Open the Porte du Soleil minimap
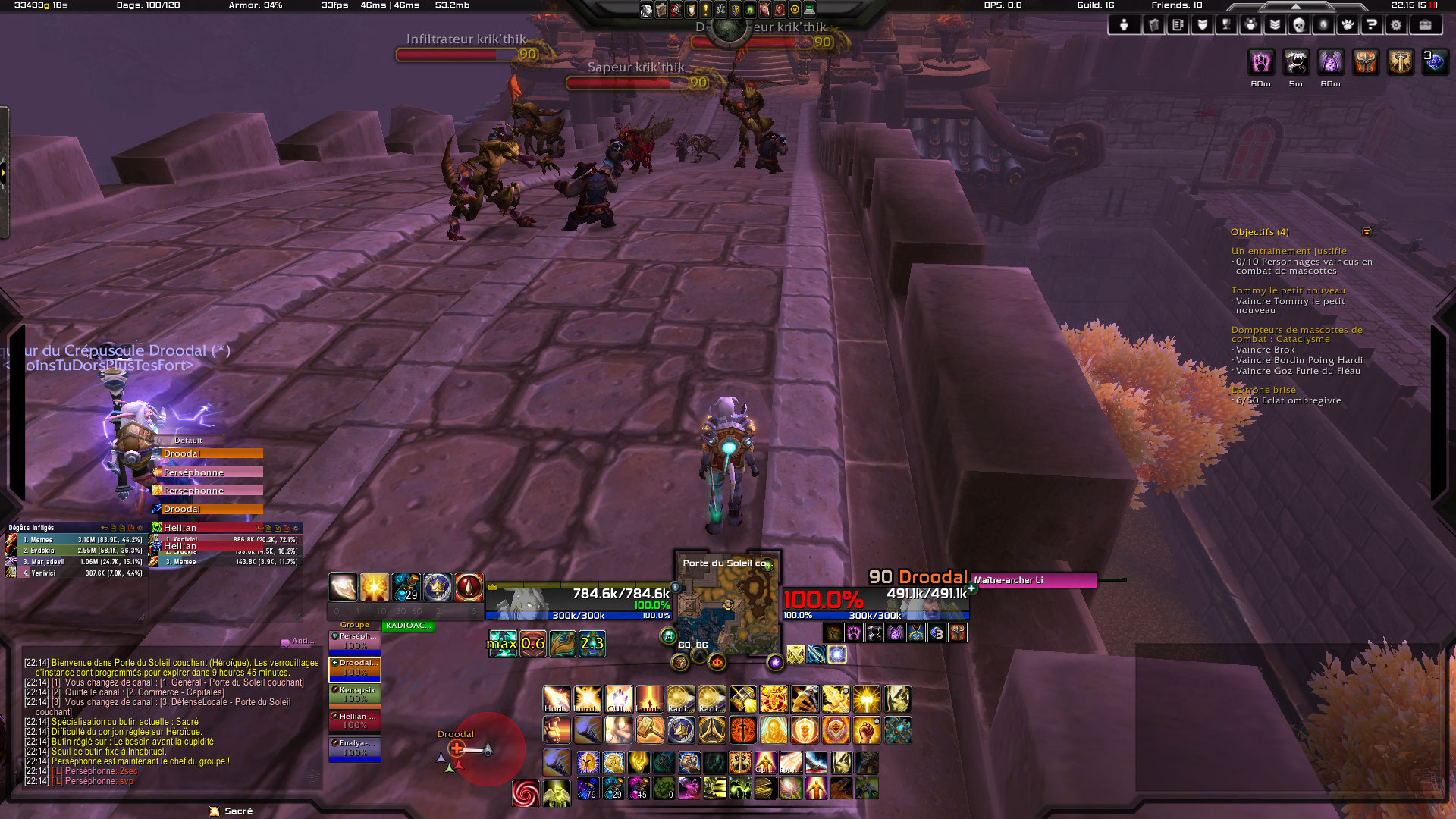This screenshot has height=819, width=1456. (x=726, y=607)
